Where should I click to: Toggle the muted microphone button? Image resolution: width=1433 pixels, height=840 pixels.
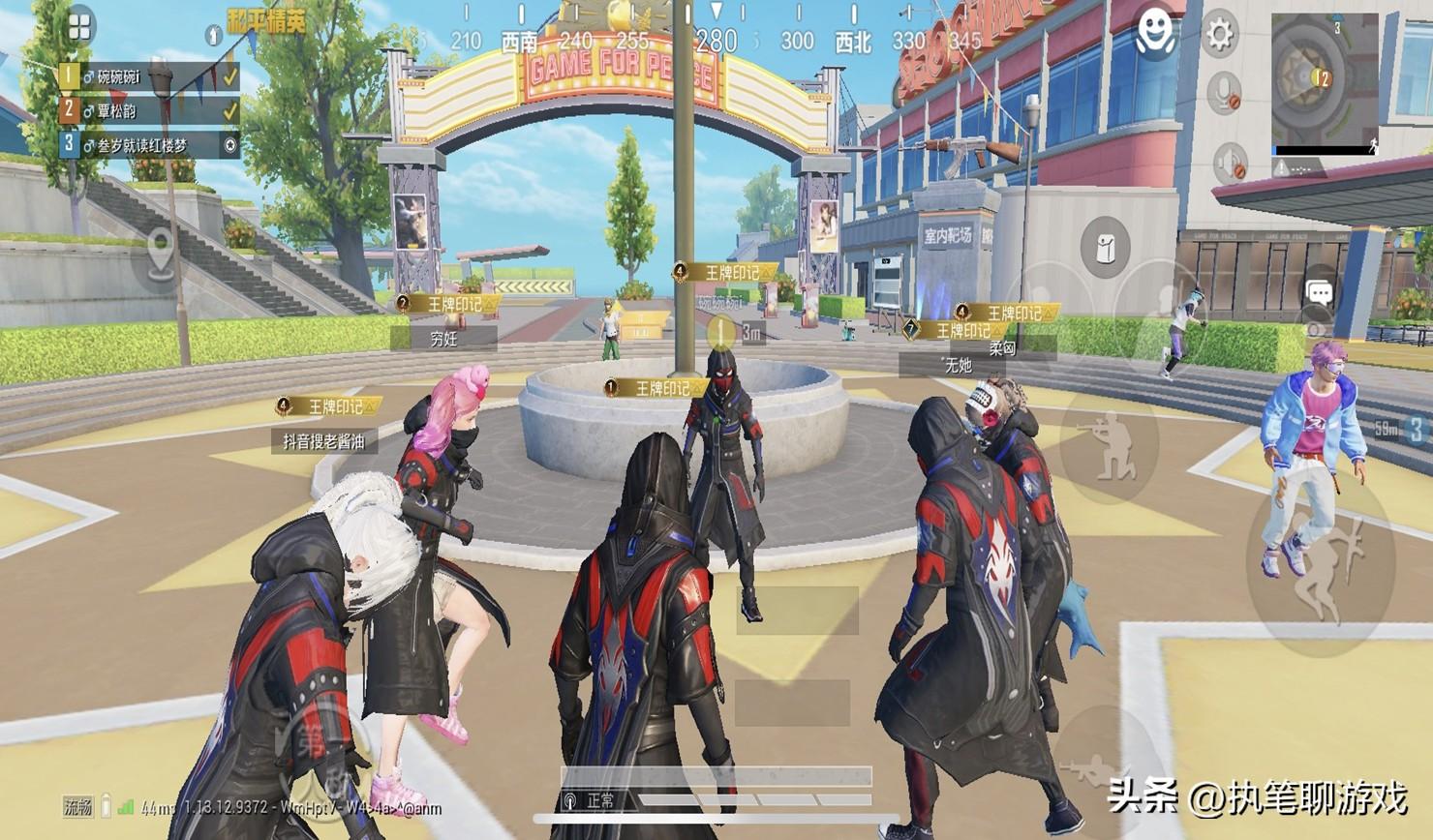(x=1226, y=94)
